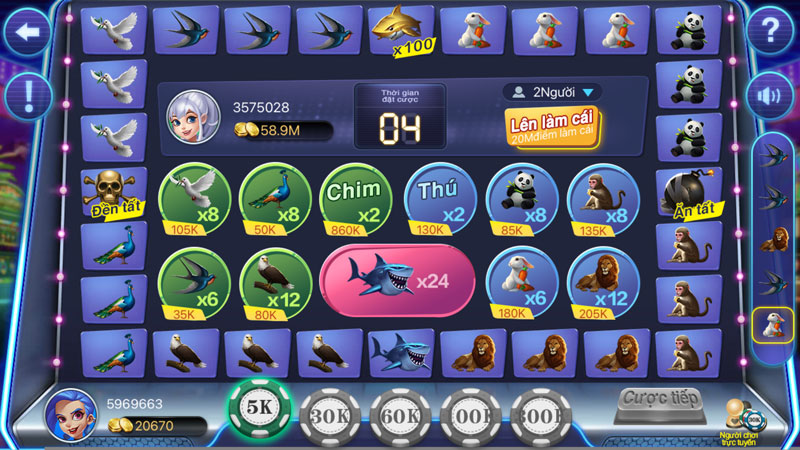
Task: Toggle sound with the speaker button
Action: pyautogui.click(x=771, y=96)
